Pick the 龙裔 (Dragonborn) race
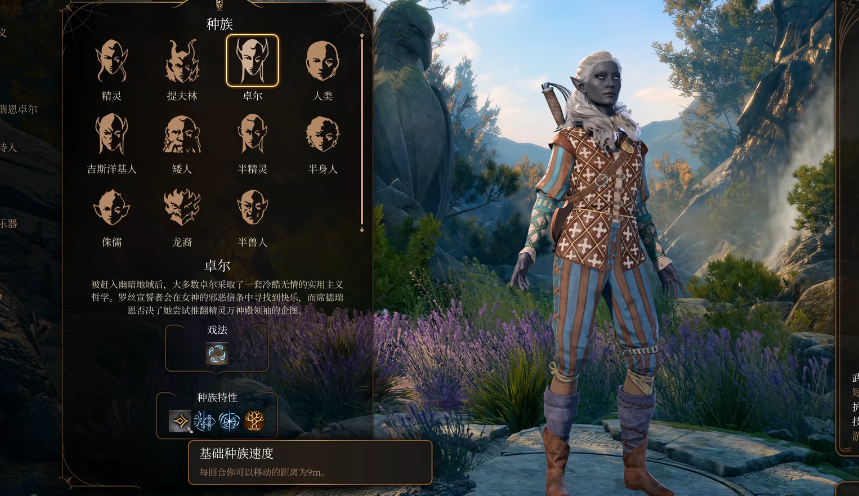Viewport: 859px width, 496px height. (x=182, y=208)
